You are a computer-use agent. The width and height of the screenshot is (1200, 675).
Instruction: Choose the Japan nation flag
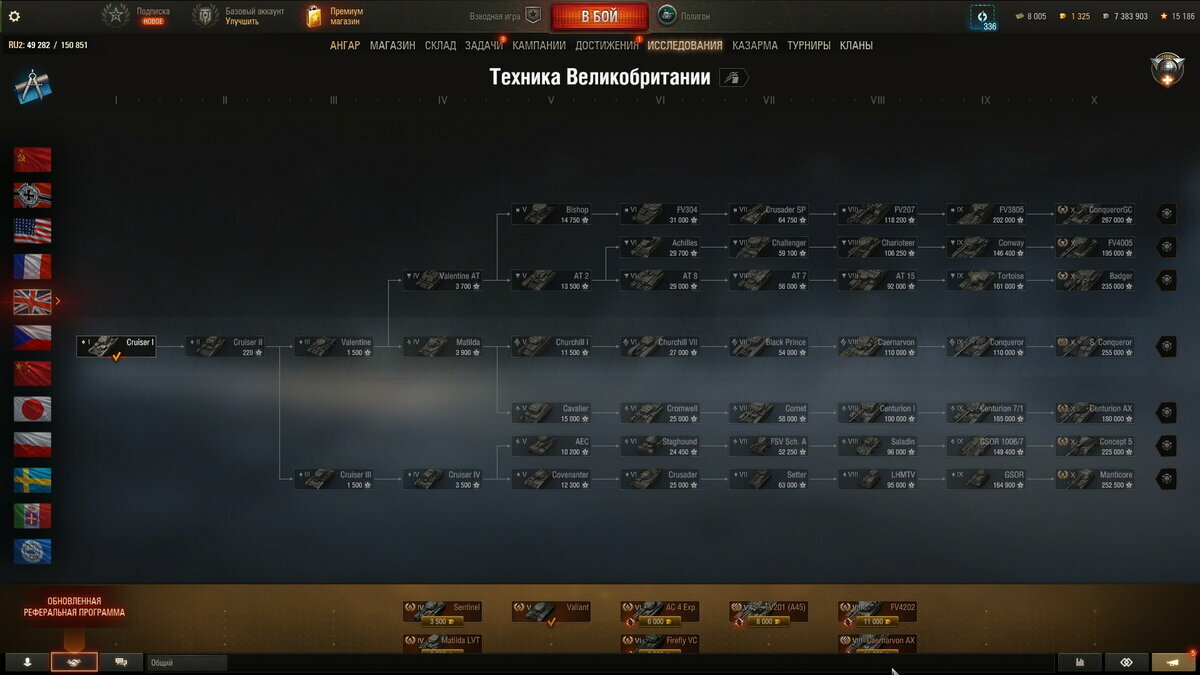click(x=32, y=408)
